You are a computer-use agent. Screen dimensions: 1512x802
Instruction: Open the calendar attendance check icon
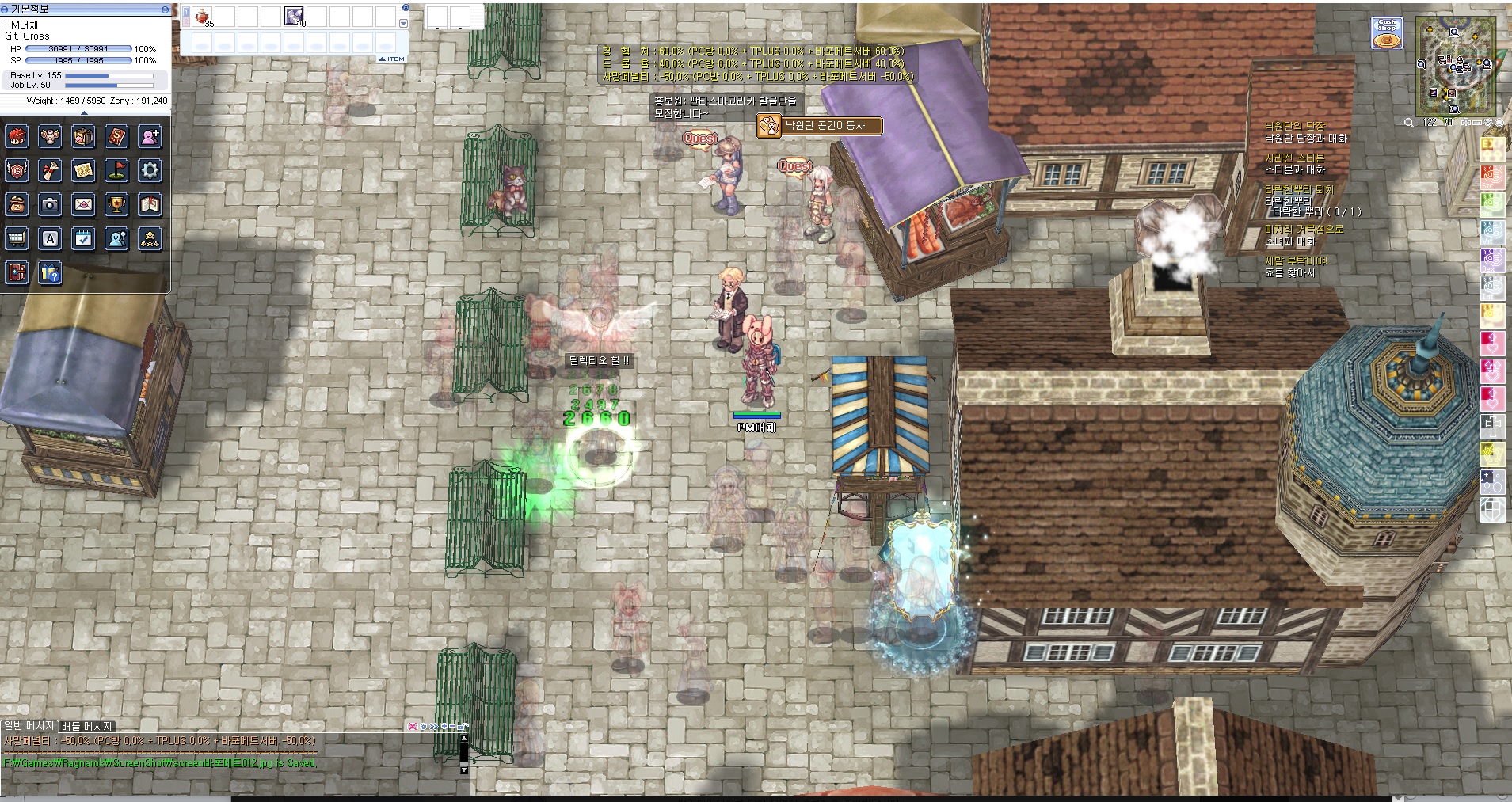pos(83,238)
